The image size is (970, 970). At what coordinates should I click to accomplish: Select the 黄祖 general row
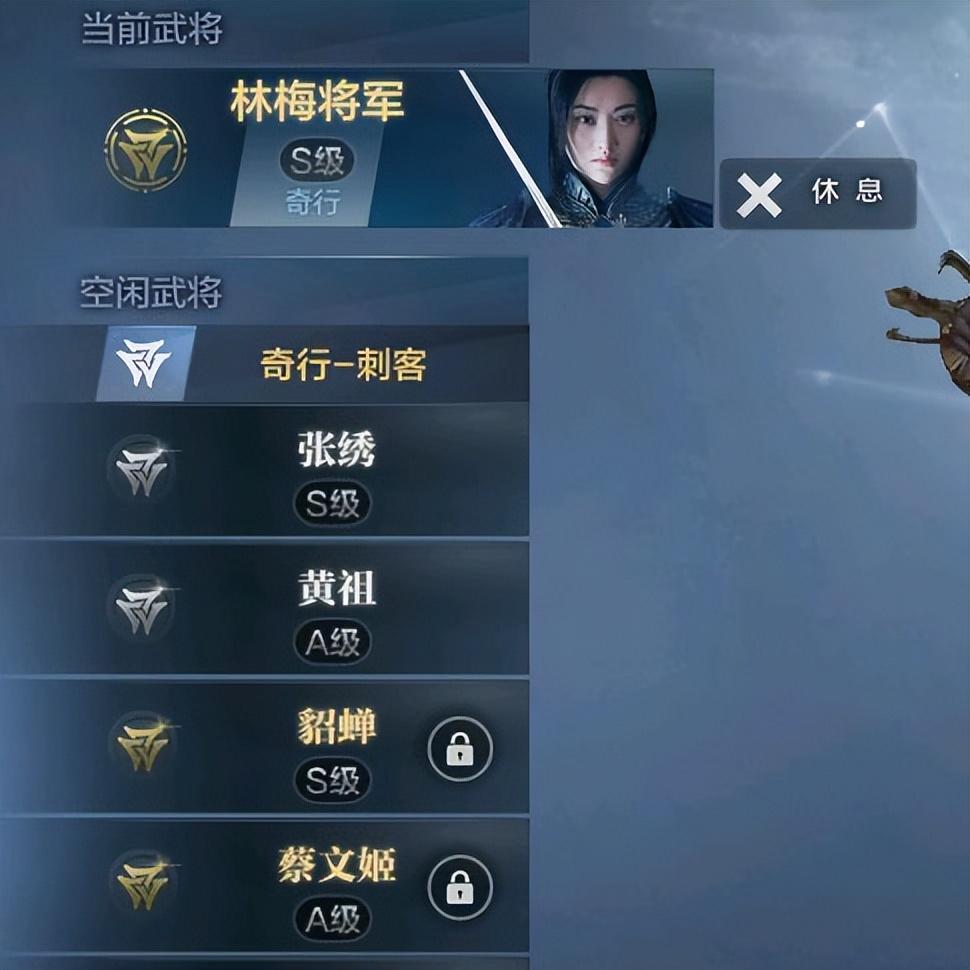(x=335, y=608)
